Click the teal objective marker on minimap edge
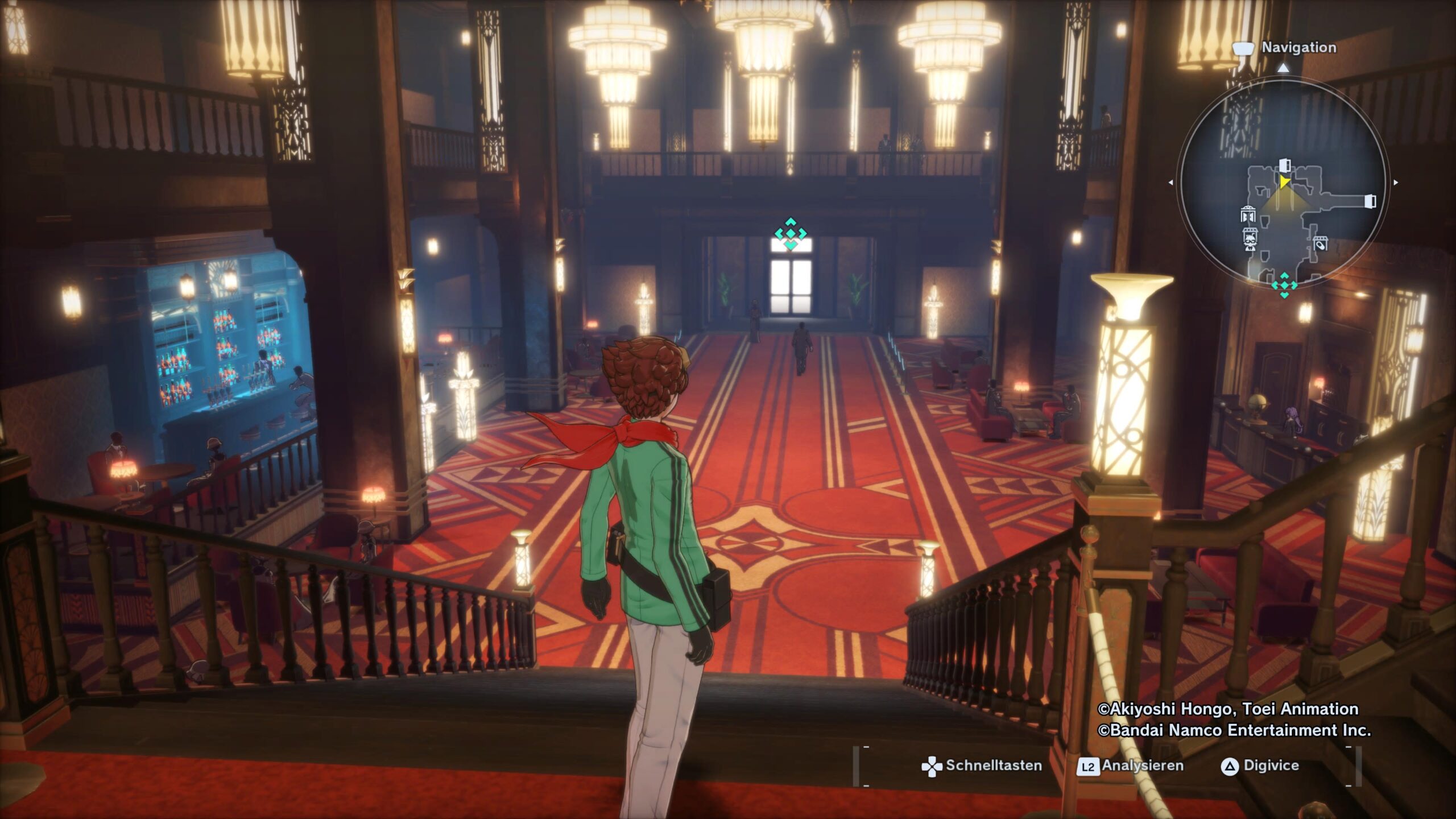Viewport: 1456px width, 819px height. (1284, 284)
